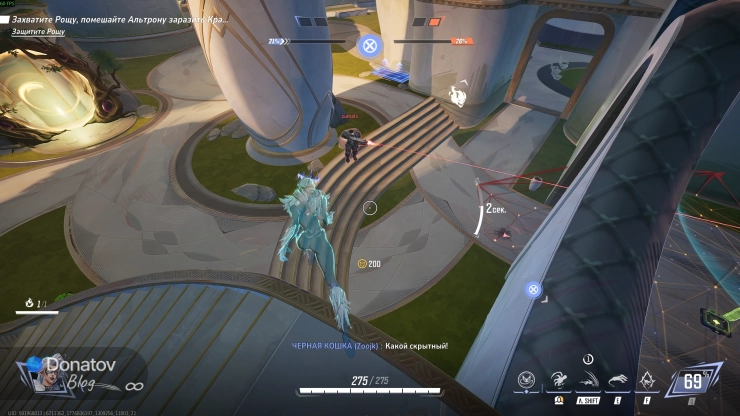Click the capture point emblem between progress bars

369,45
